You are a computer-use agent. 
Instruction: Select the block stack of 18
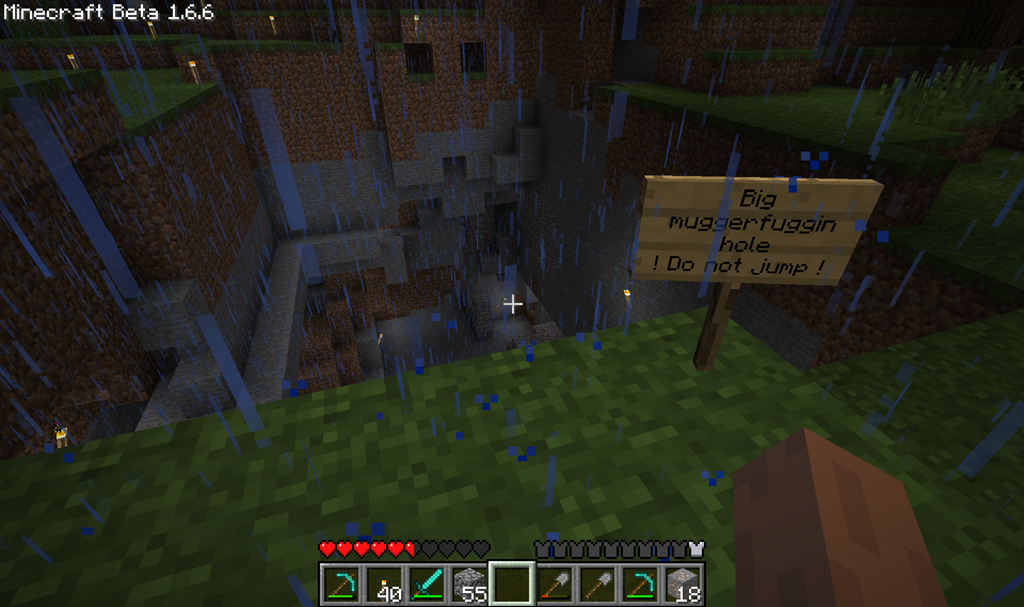click(683, 583)
